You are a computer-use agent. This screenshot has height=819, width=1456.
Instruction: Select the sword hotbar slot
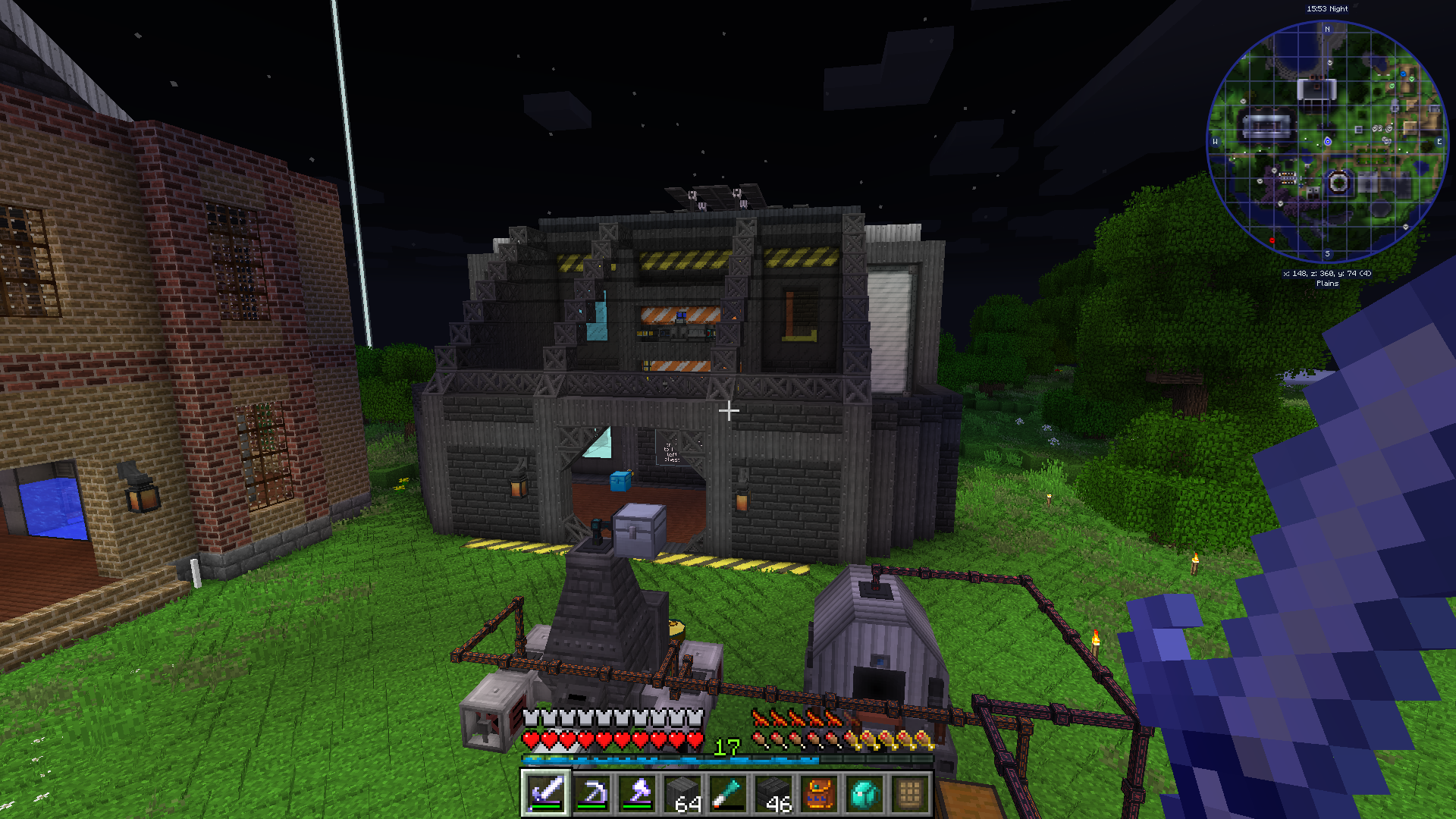[545, 793]
